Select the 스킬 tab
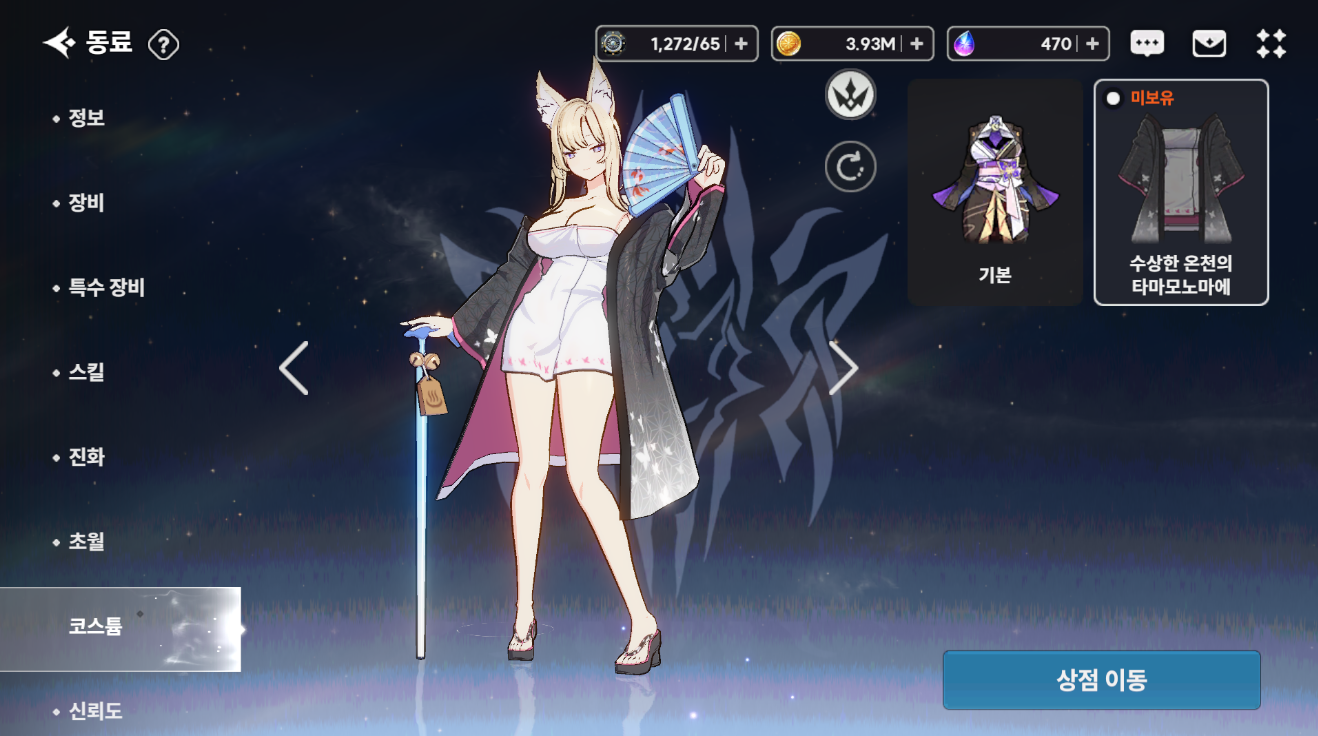1318x736 pixels. coord(86,372)
